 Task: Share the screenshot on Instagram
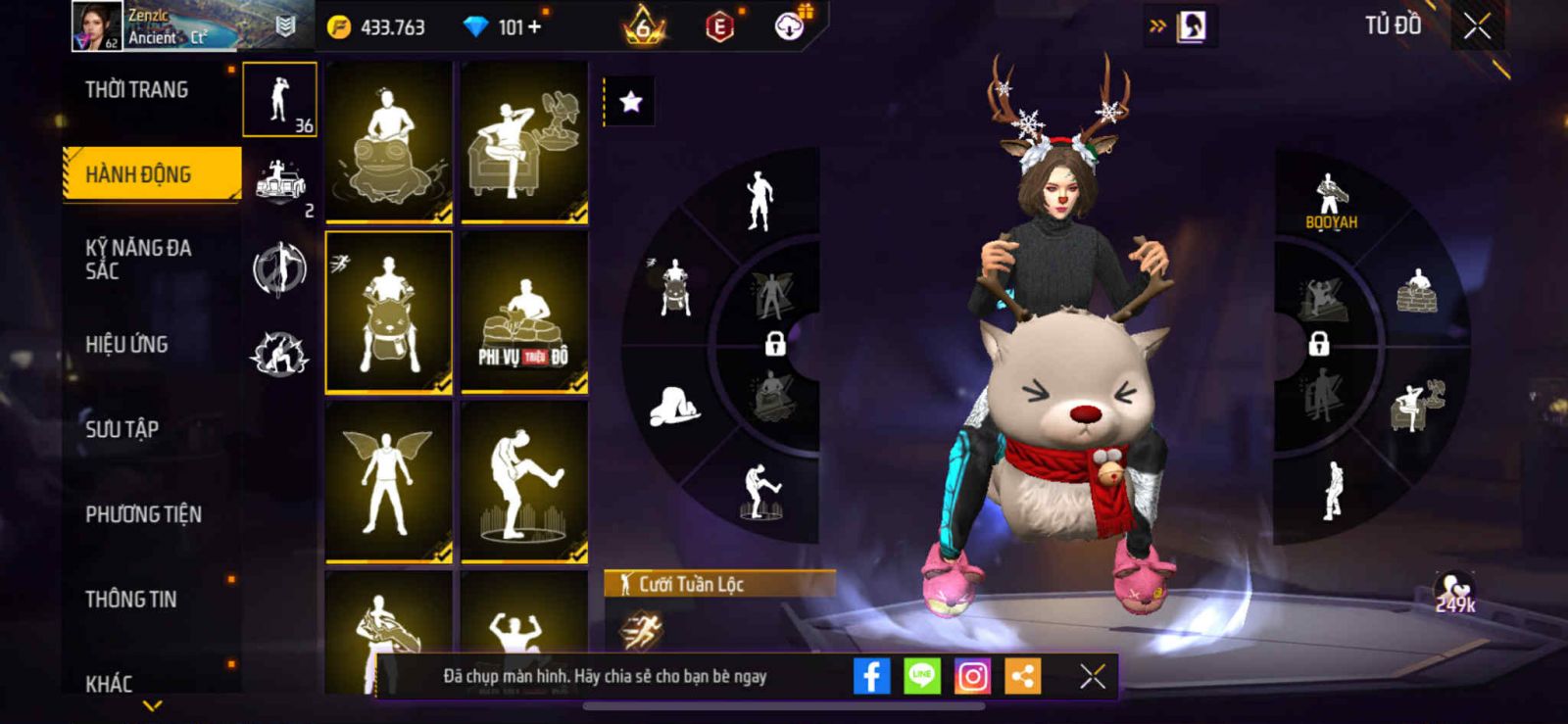click(x=972, y=676)
